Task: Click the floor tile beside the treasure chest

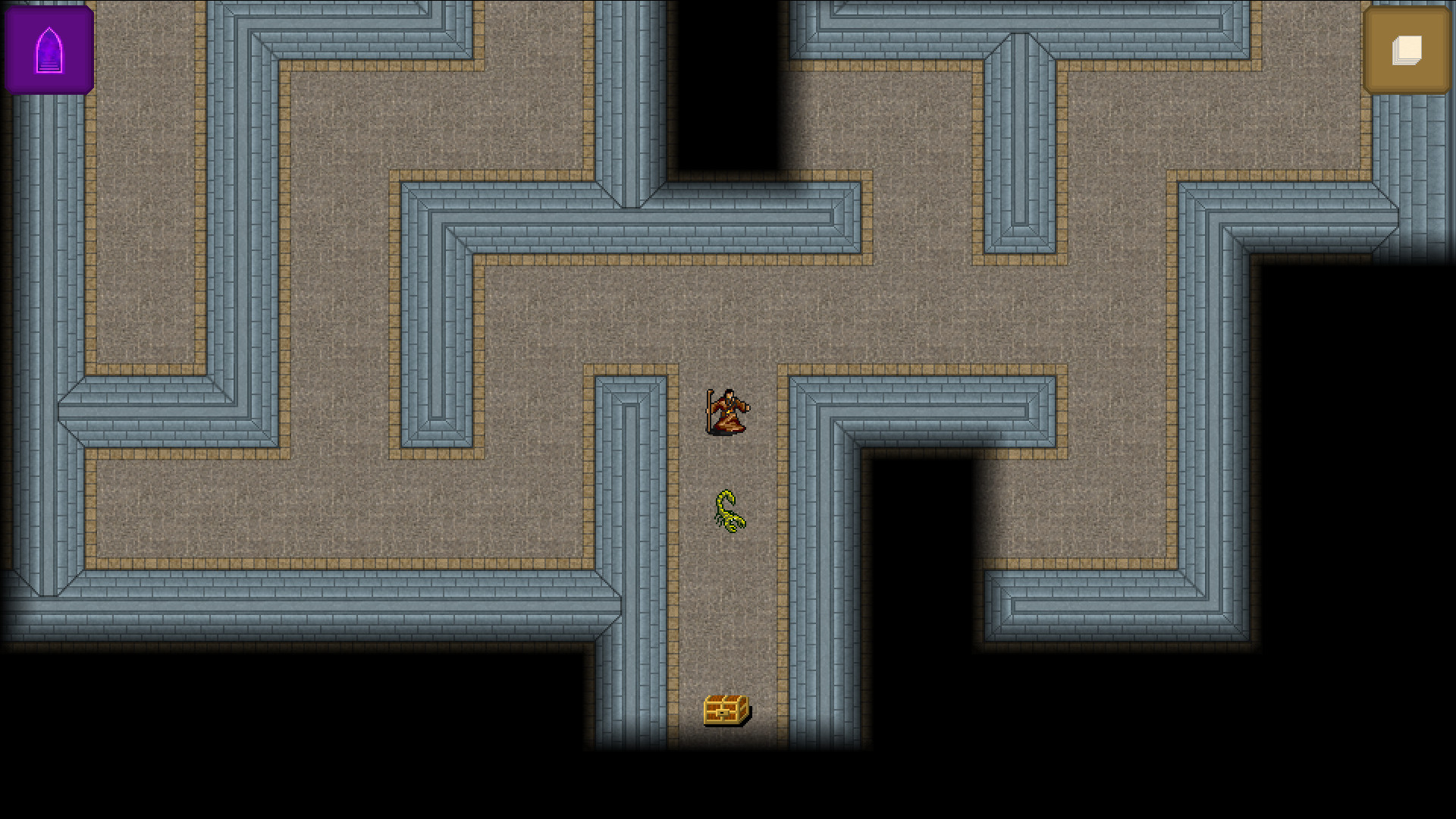Action: (758, 710)
